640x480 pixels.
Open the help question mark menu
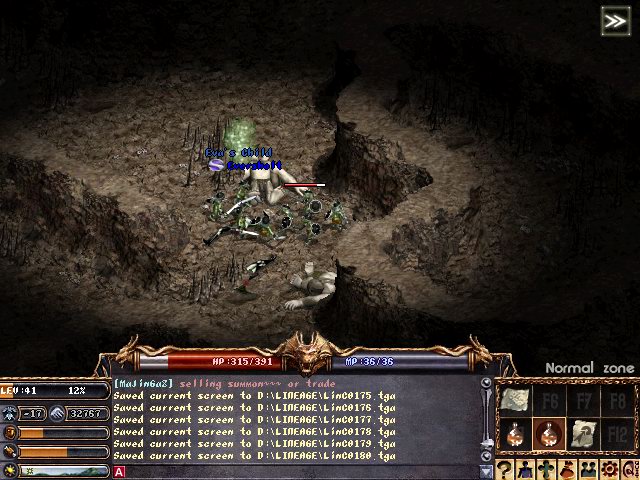pos(506,469)
